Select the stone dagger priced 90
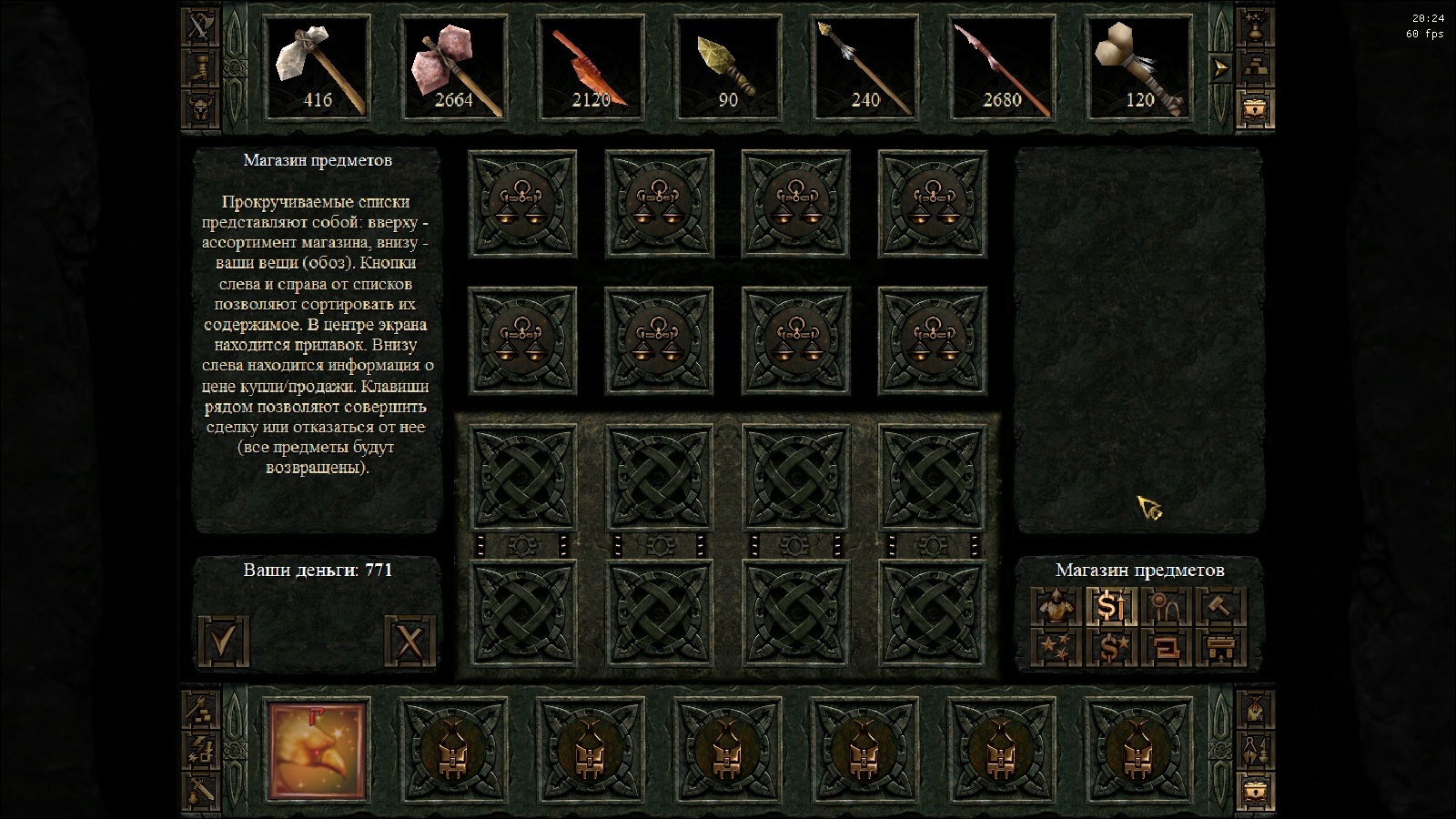This screenshot has height=819, width=1456. [x=728, y=68]
